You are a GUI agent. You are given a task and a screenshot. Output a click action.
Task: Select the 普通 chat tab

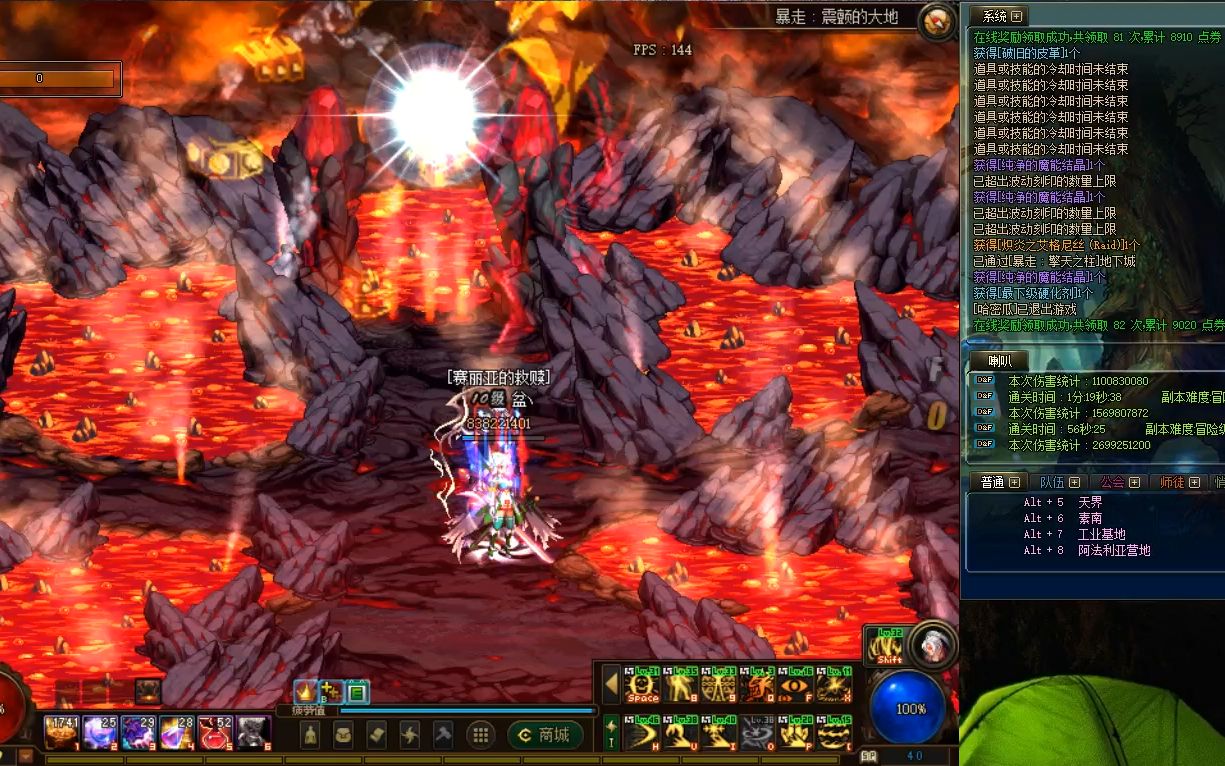[999, 482]
